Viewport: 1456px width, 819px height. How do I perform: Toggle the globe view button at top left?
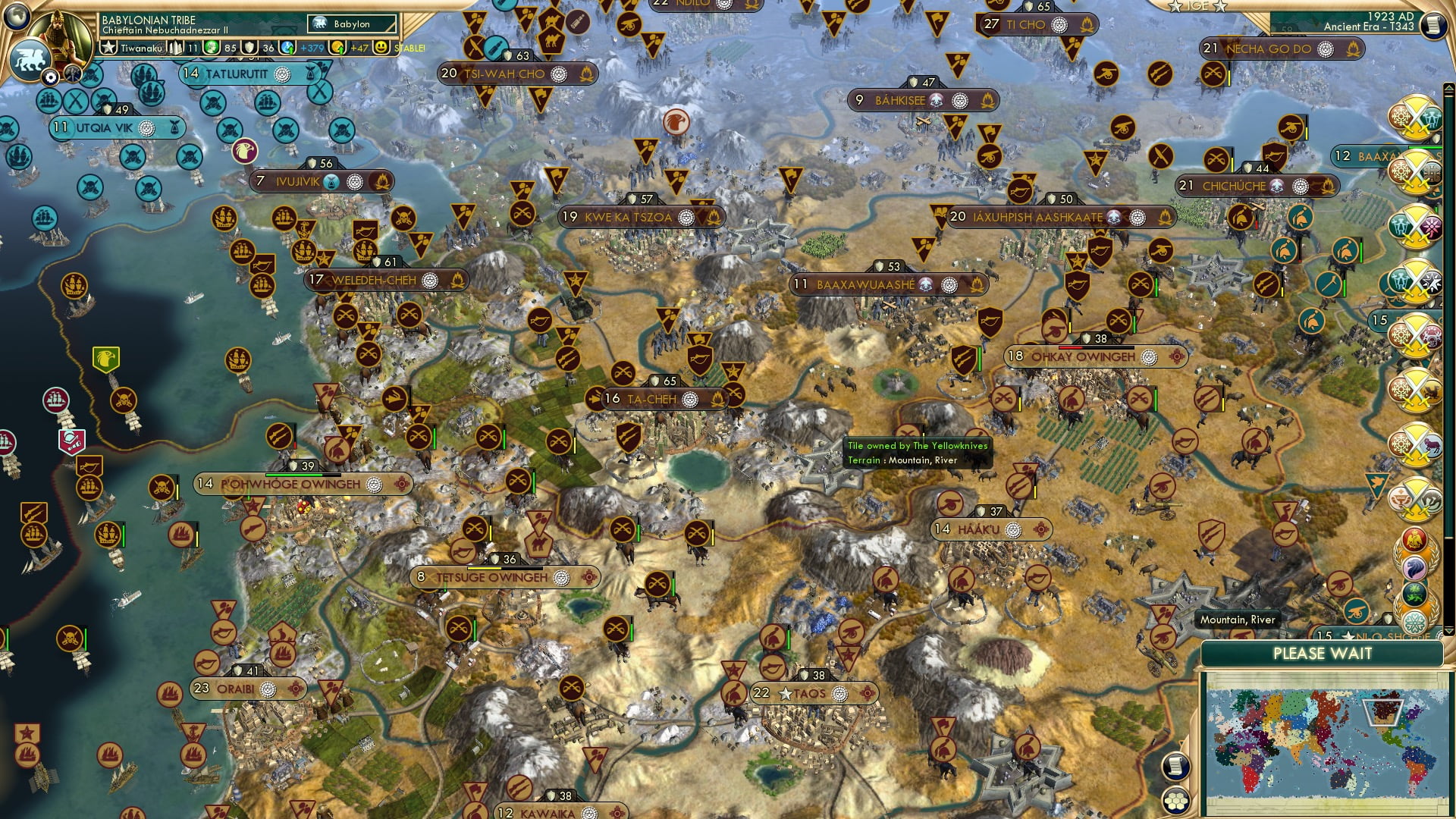point(17,17)
